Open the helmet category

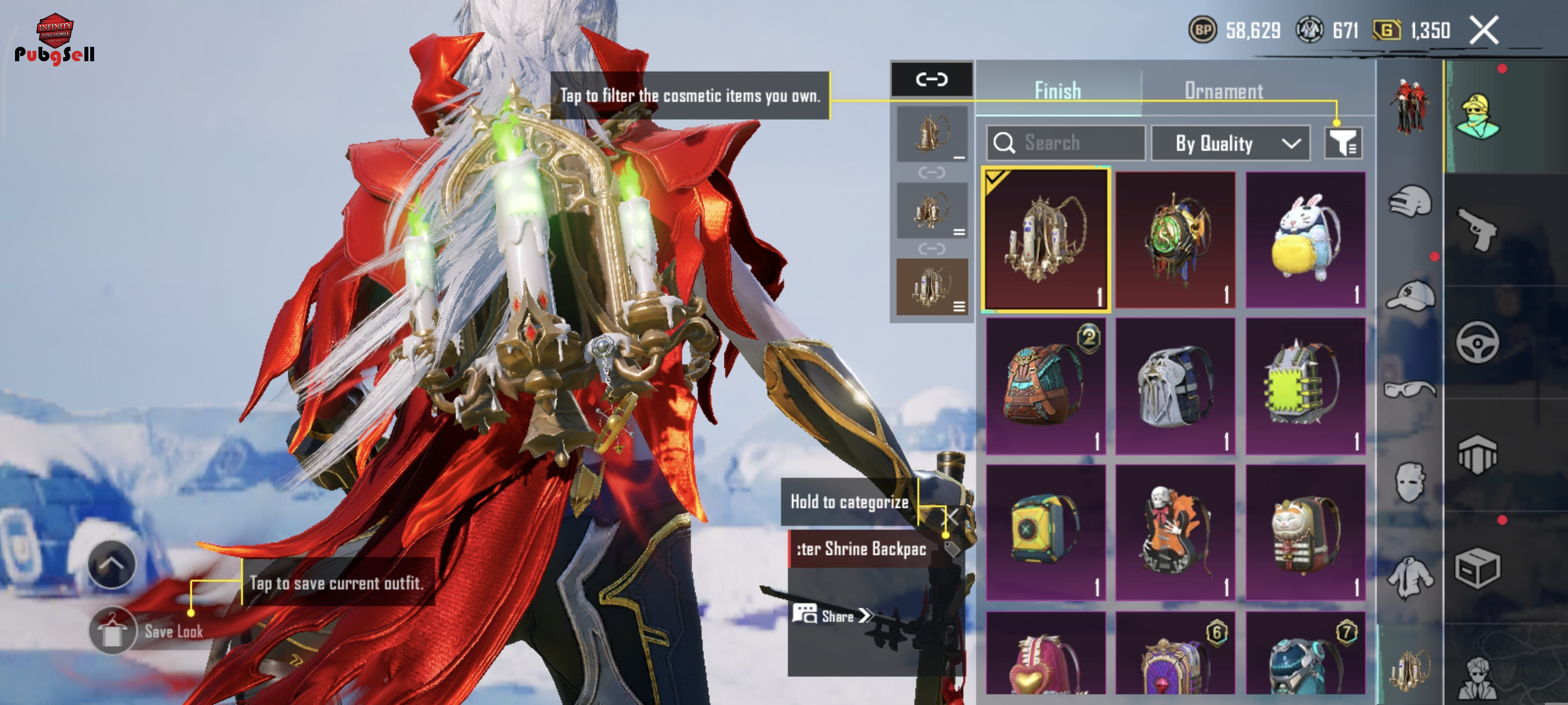(1410, 201)
